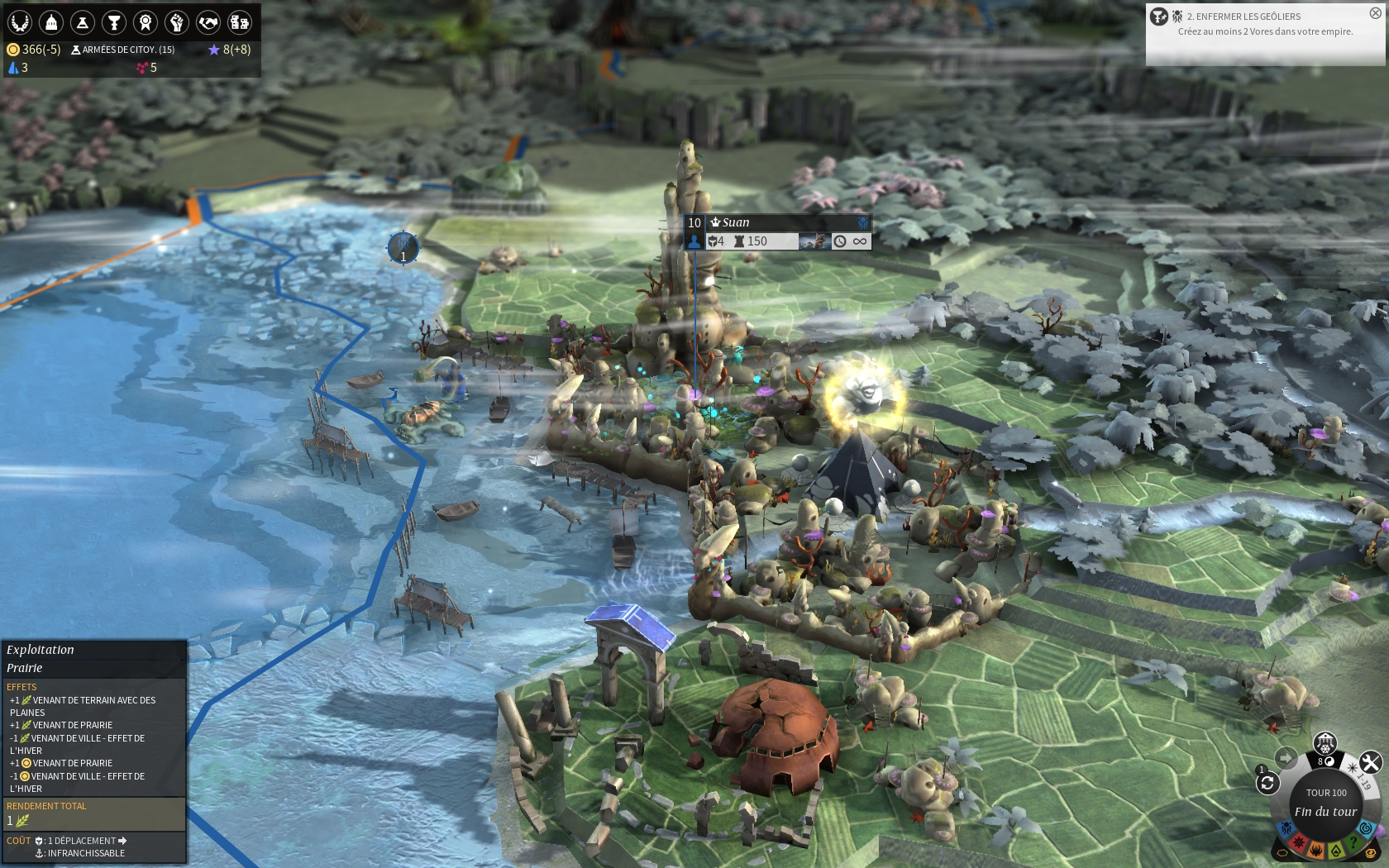
Task: Open the research flask screen
Action: [83, 22]
